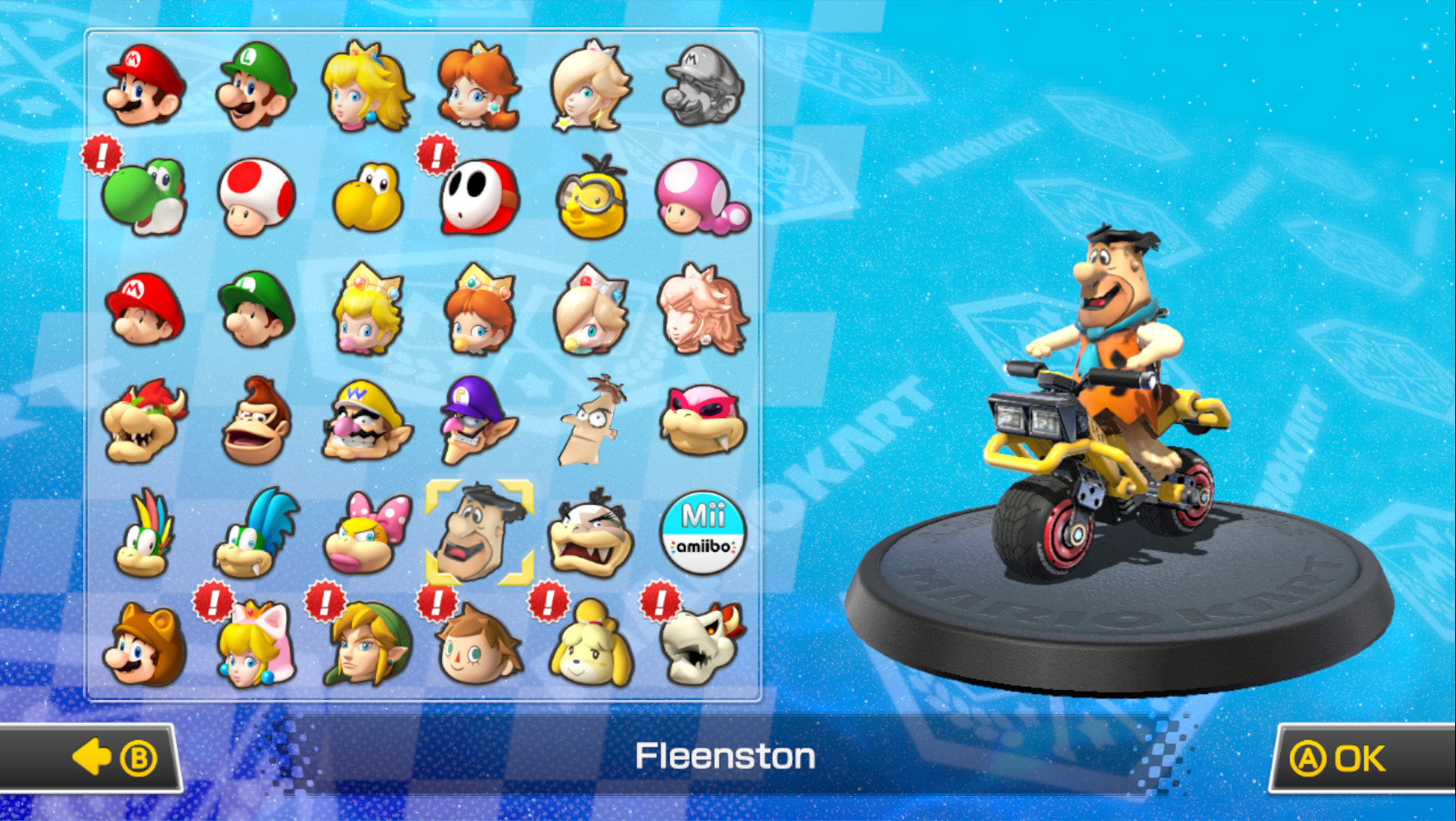The height and width of the screenshot is (821, 1456).
Task: Pick Princess Peach's portrait
Action: point(368,88)
